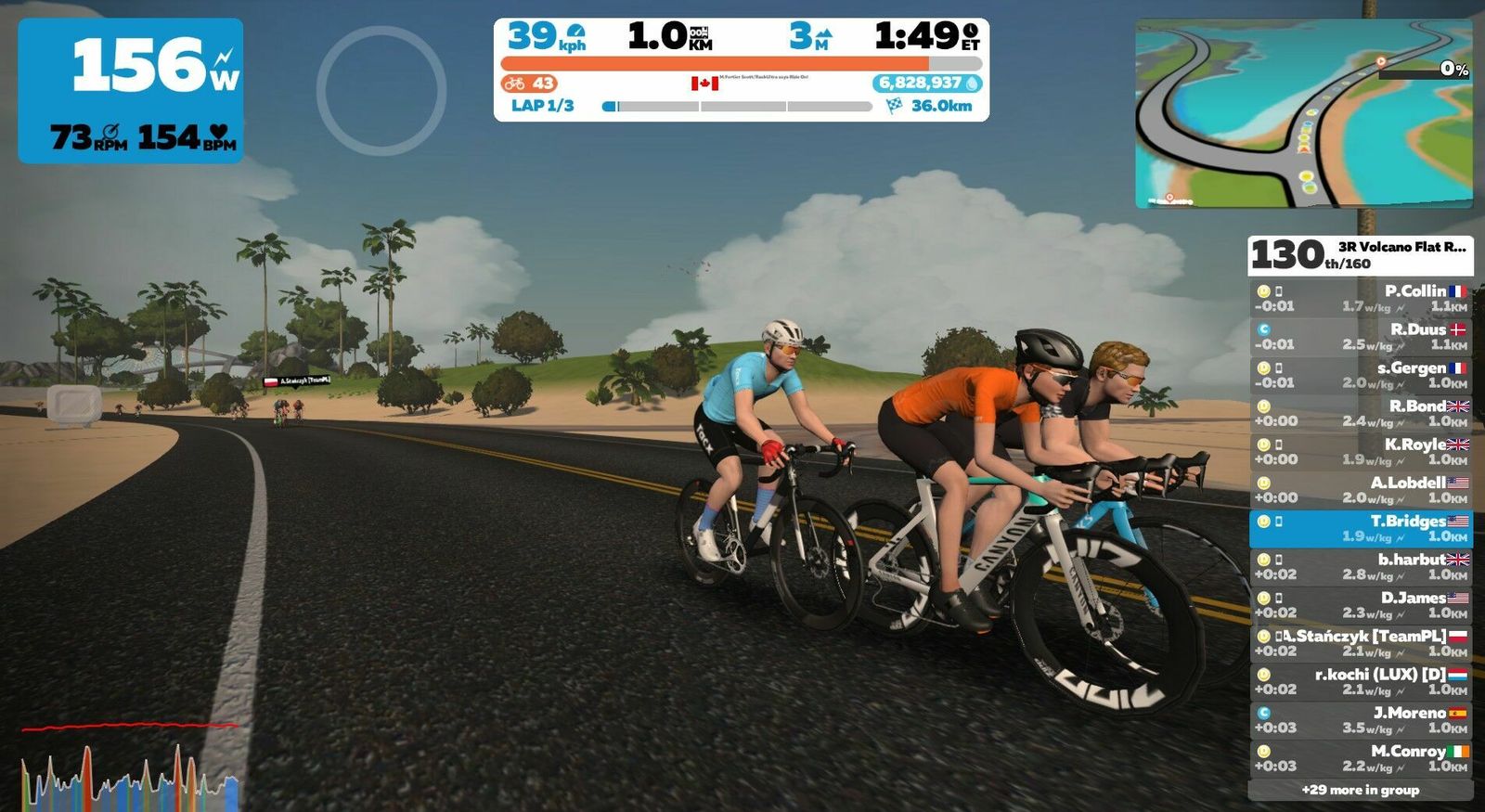Choose s.Gergen rider row

[x=1360, y=375]
